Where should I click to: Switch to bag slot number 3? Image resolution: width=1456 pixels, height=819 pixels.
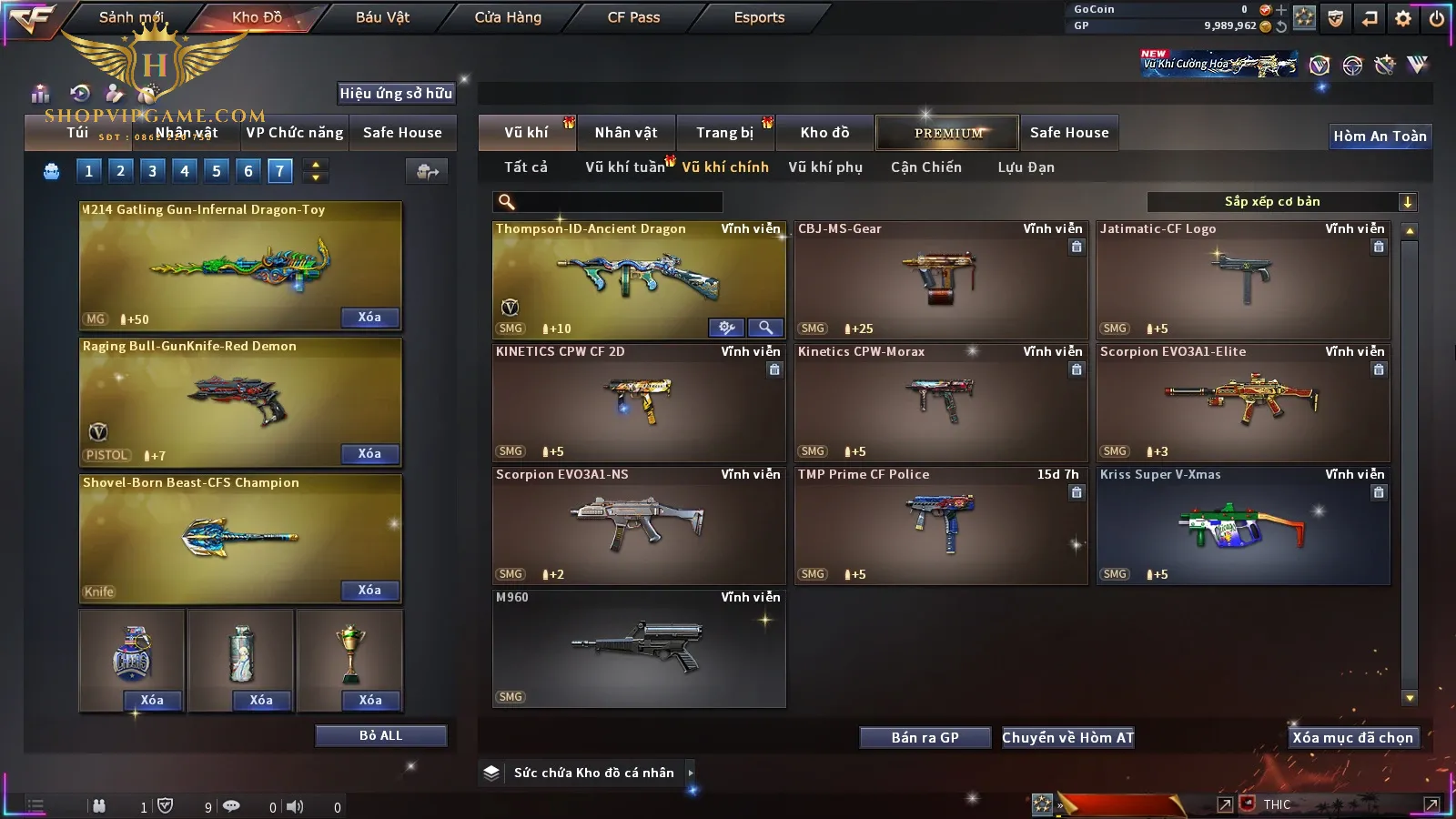coord(152,171)
